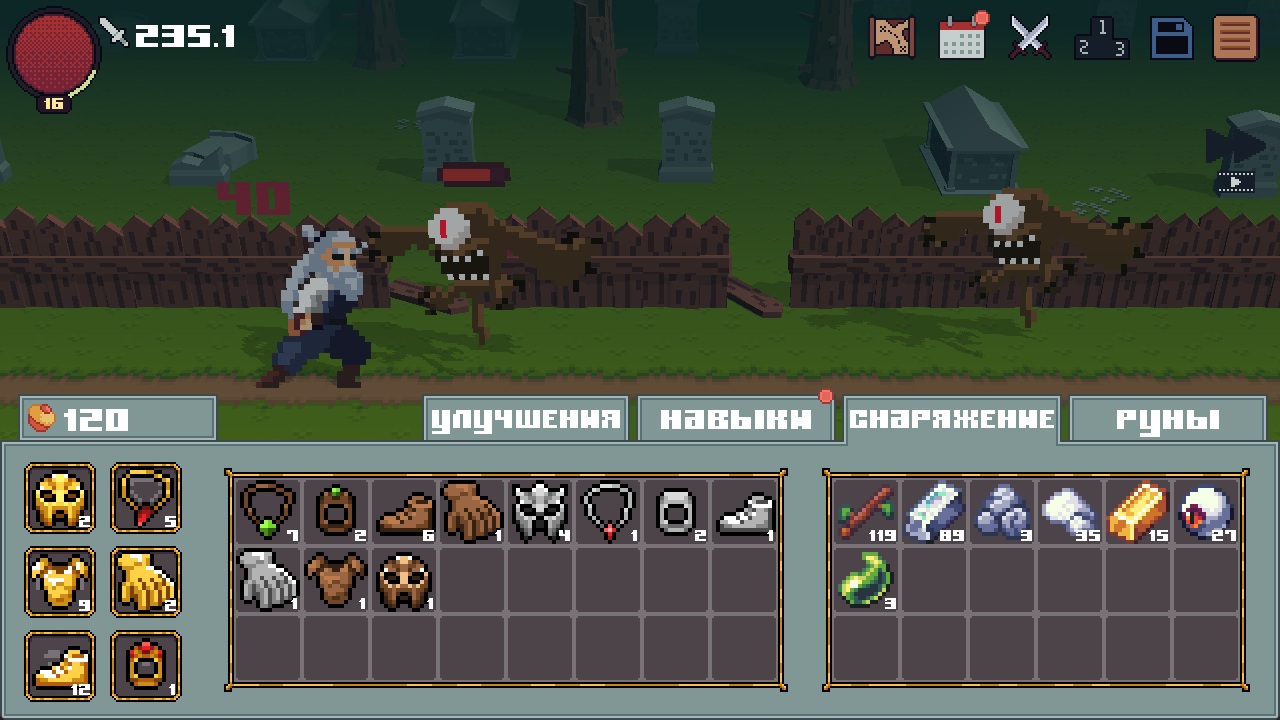Open the world map icon
1280x720 pixels.
pyautogui.click(x=892, y=37)
